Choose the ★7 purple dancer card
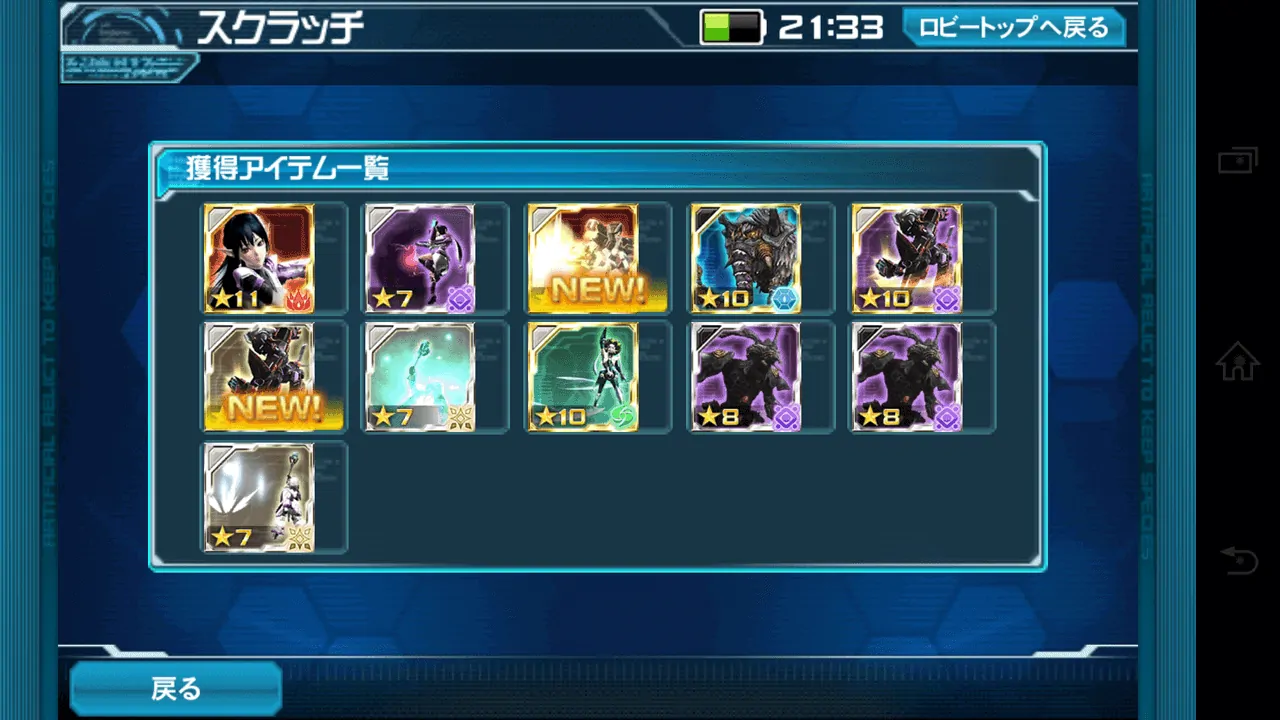This screenshot has height=720, width=1280. coord(420,258)
